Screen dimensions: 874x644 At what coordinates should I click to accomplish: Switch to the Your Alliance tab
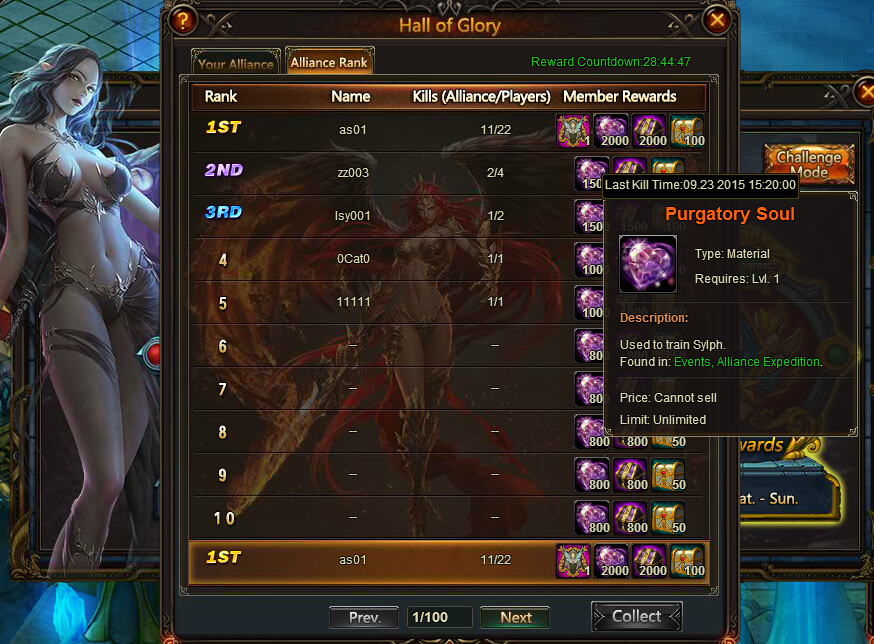235,63
